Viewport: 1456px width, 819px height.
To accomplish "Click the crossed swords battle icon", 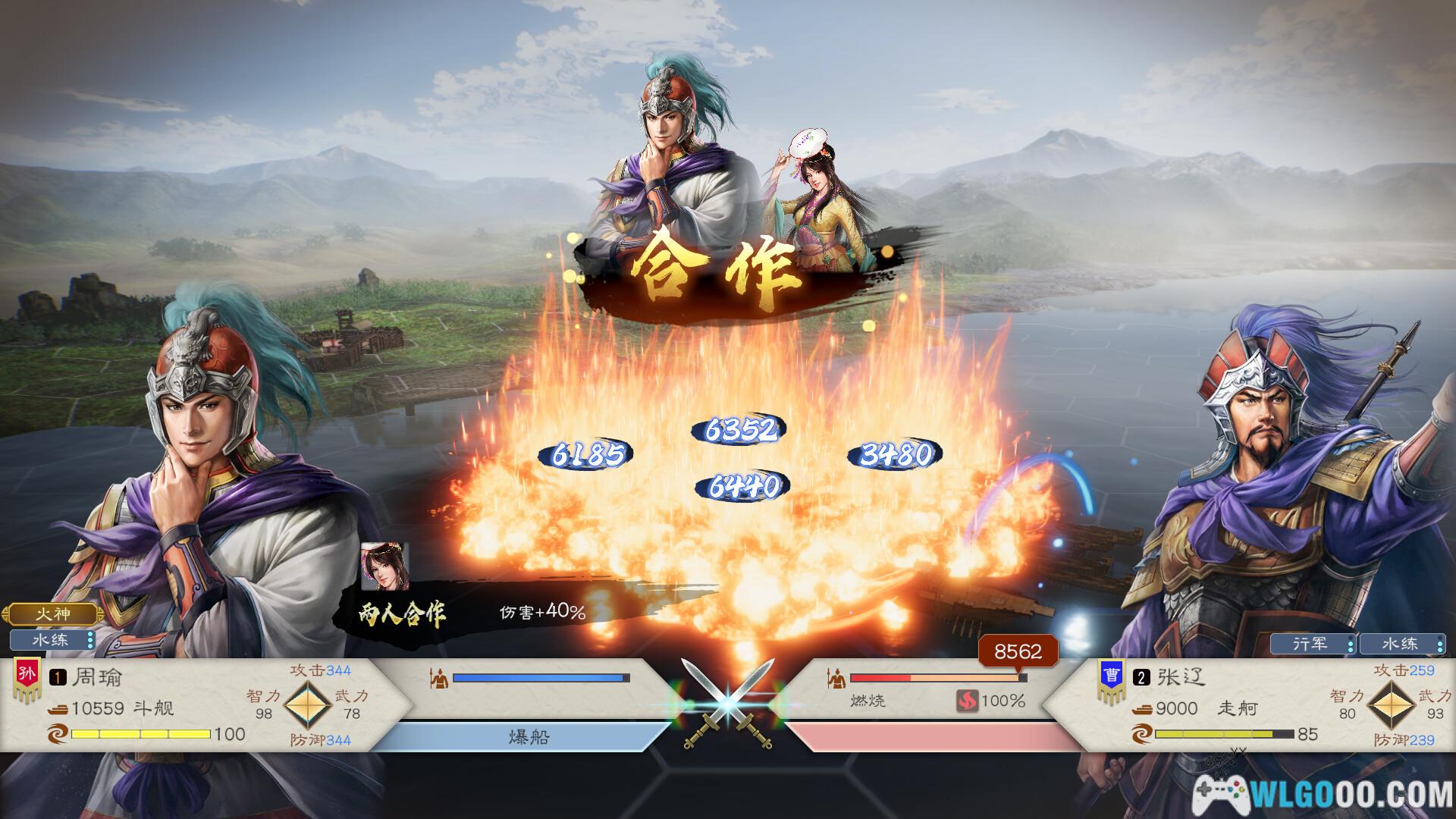I will pos(728,705).
